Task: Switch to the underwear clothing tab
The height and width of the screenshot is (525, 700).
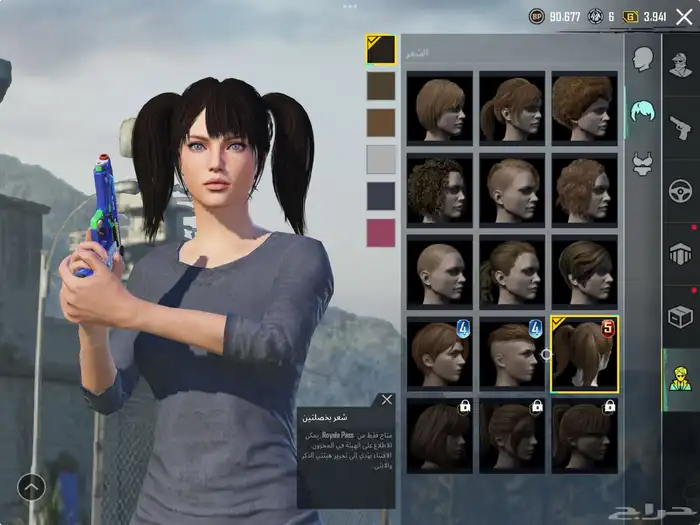Action: click(x=643, y=165)
